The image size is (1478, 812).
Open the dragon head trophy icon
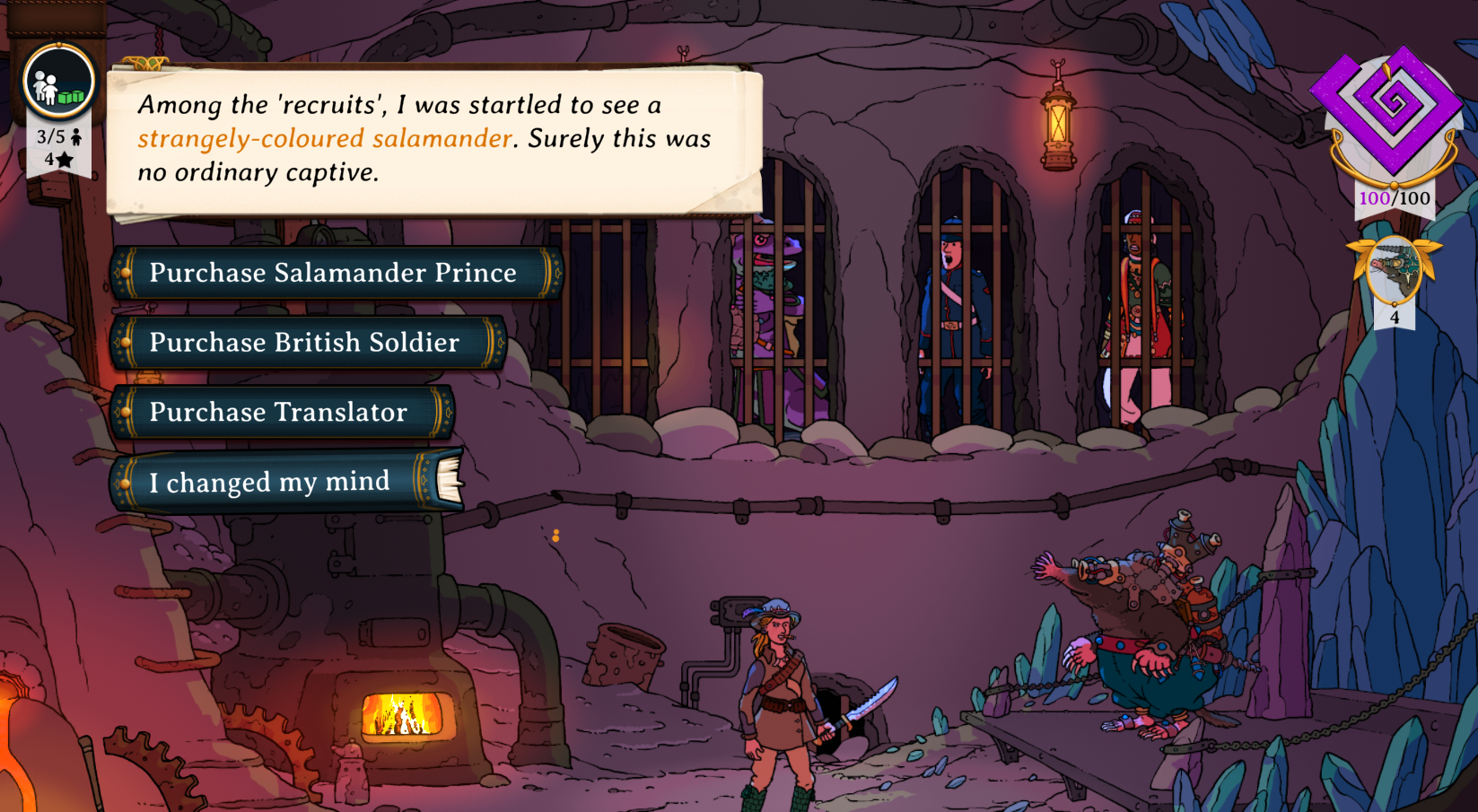tap(1394, 271)
